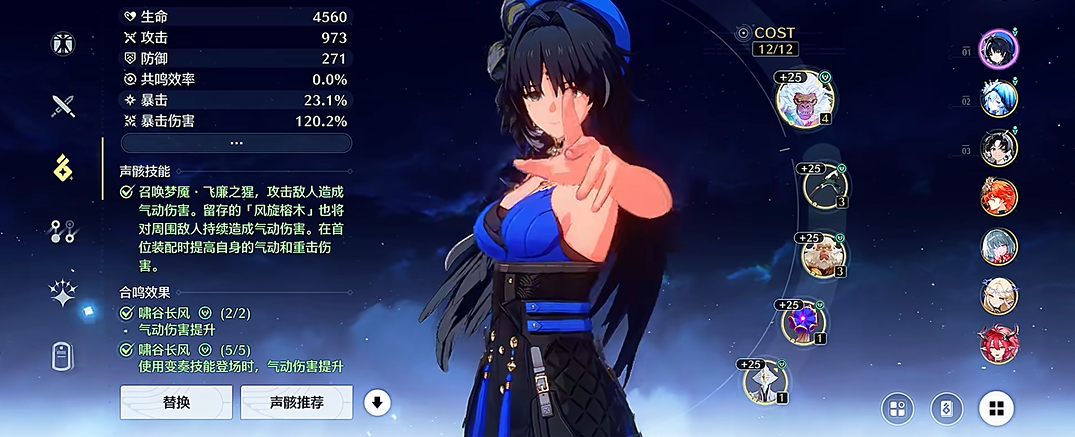Select the cost-1 purple orb echo slot
The height and width of the screenshot is (437, 1075).
click(803, 322)
